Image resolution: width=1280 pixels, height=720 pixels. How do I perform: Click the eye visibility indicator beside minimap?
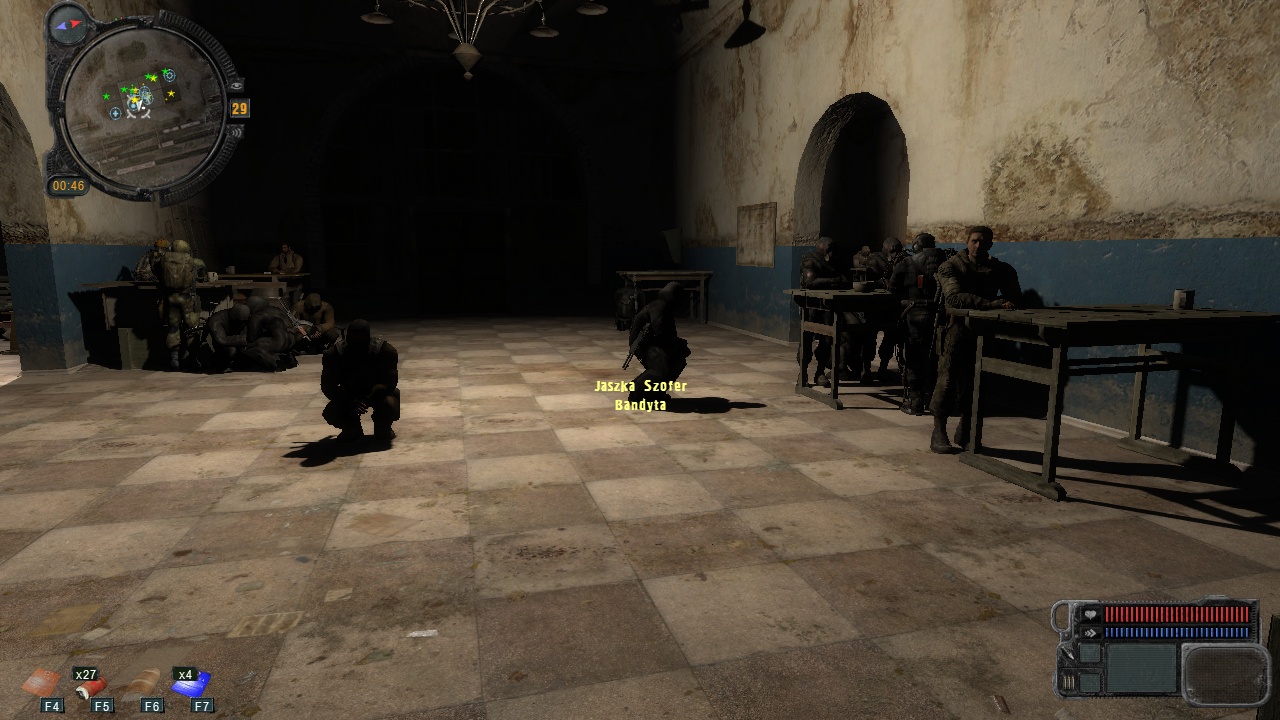pyautogui.click(x=235, y=85)
